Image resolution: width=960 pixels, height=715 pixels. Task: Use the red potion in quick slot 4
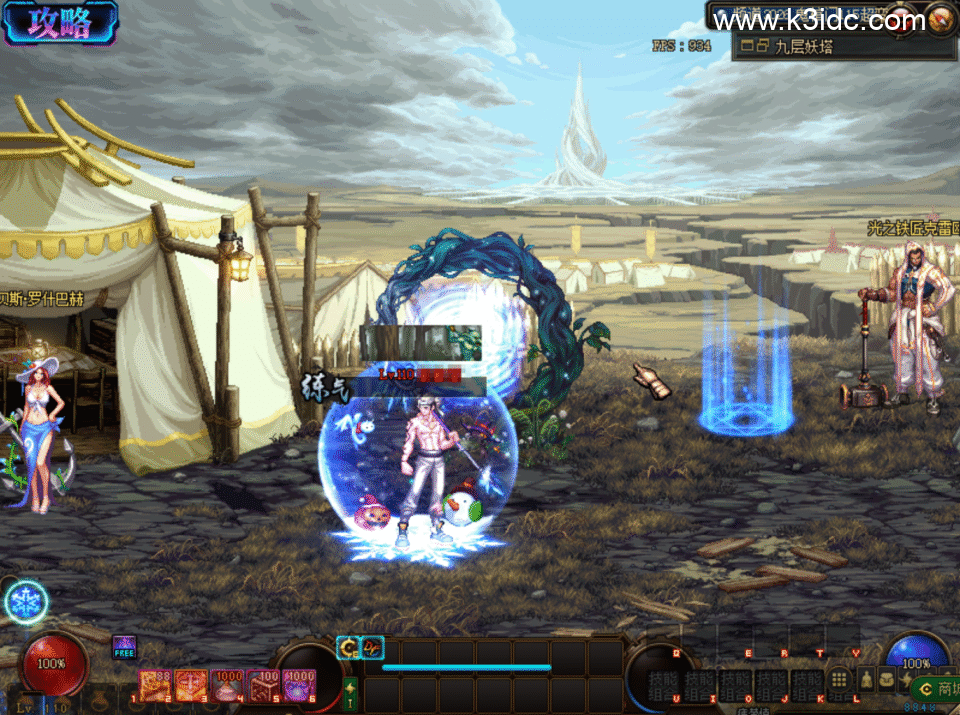(228, 685)
